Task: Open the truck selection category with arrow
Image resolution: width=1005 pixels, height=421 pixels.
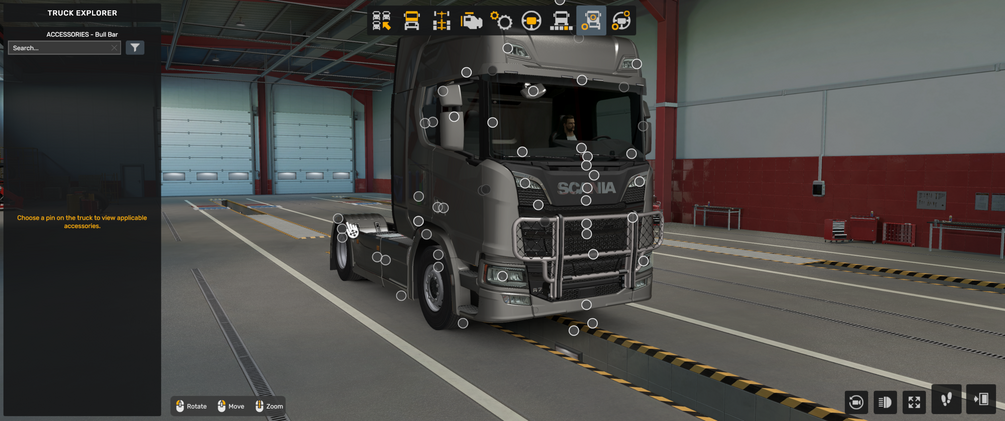Action: point(381,21)
